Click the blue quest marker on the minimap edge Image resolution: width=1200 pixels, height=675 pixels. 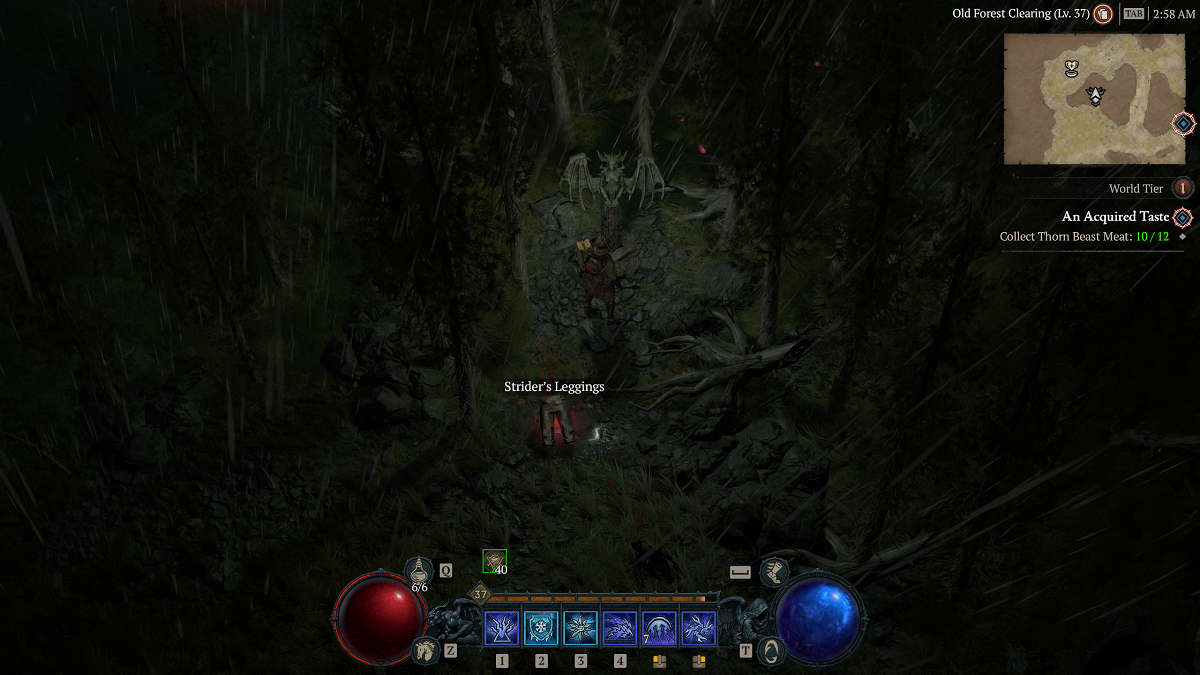pos(1183,124)
